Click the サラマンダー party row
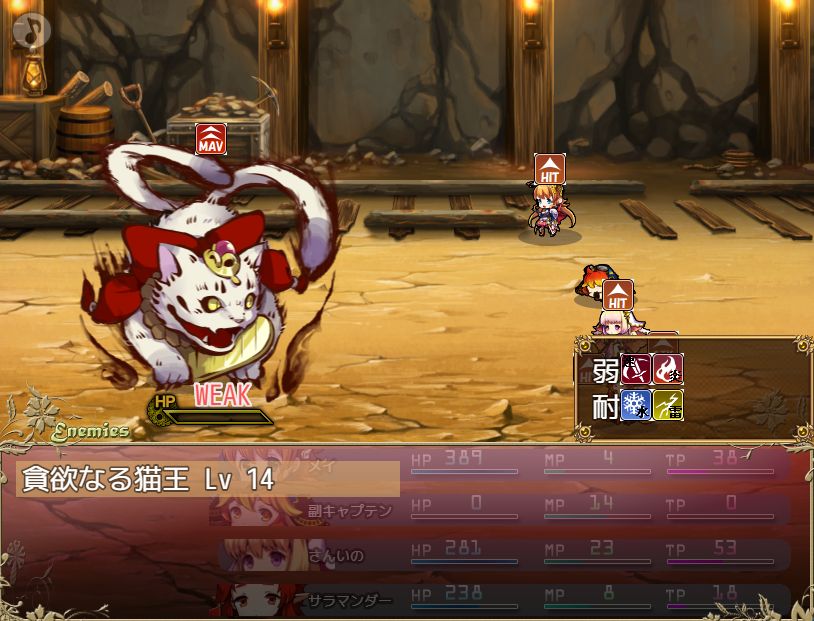 500,598
